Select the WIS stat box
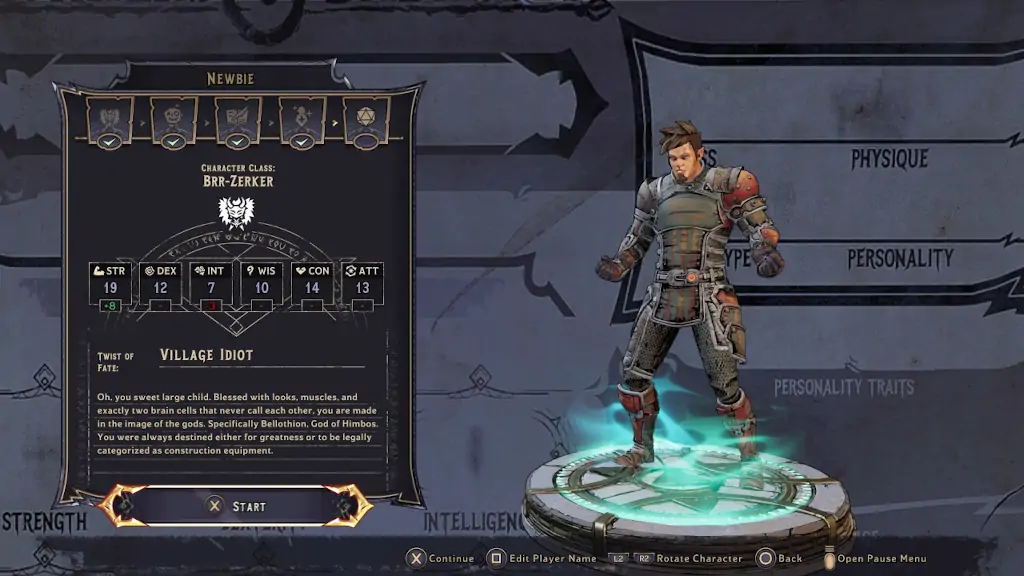The width and height of the screenshot is (1024, 576). tap(262, 284)
